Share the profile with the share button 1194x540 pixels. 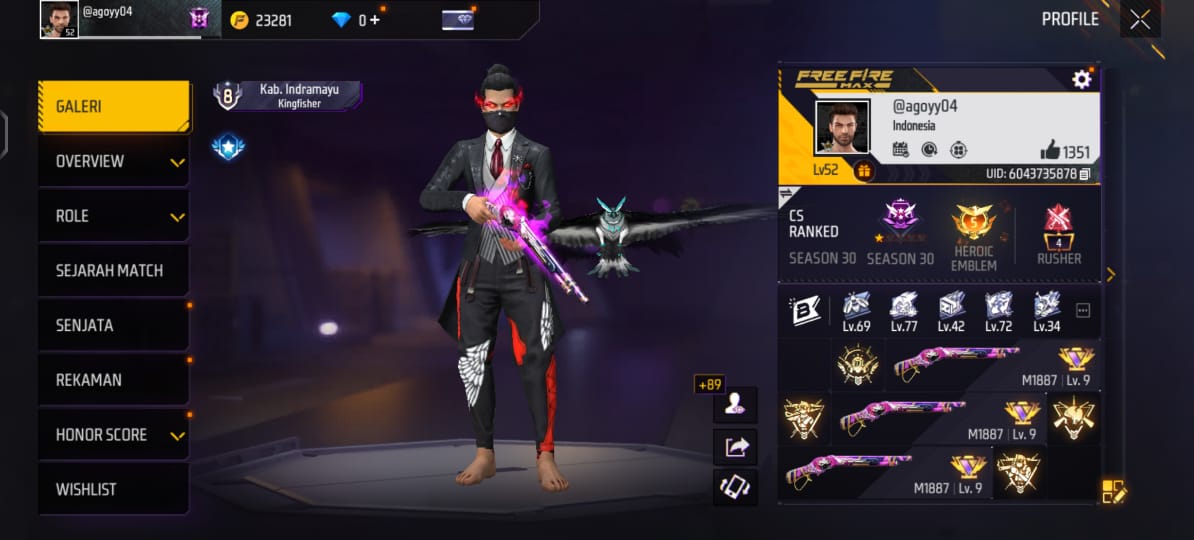tap(735, 446)
